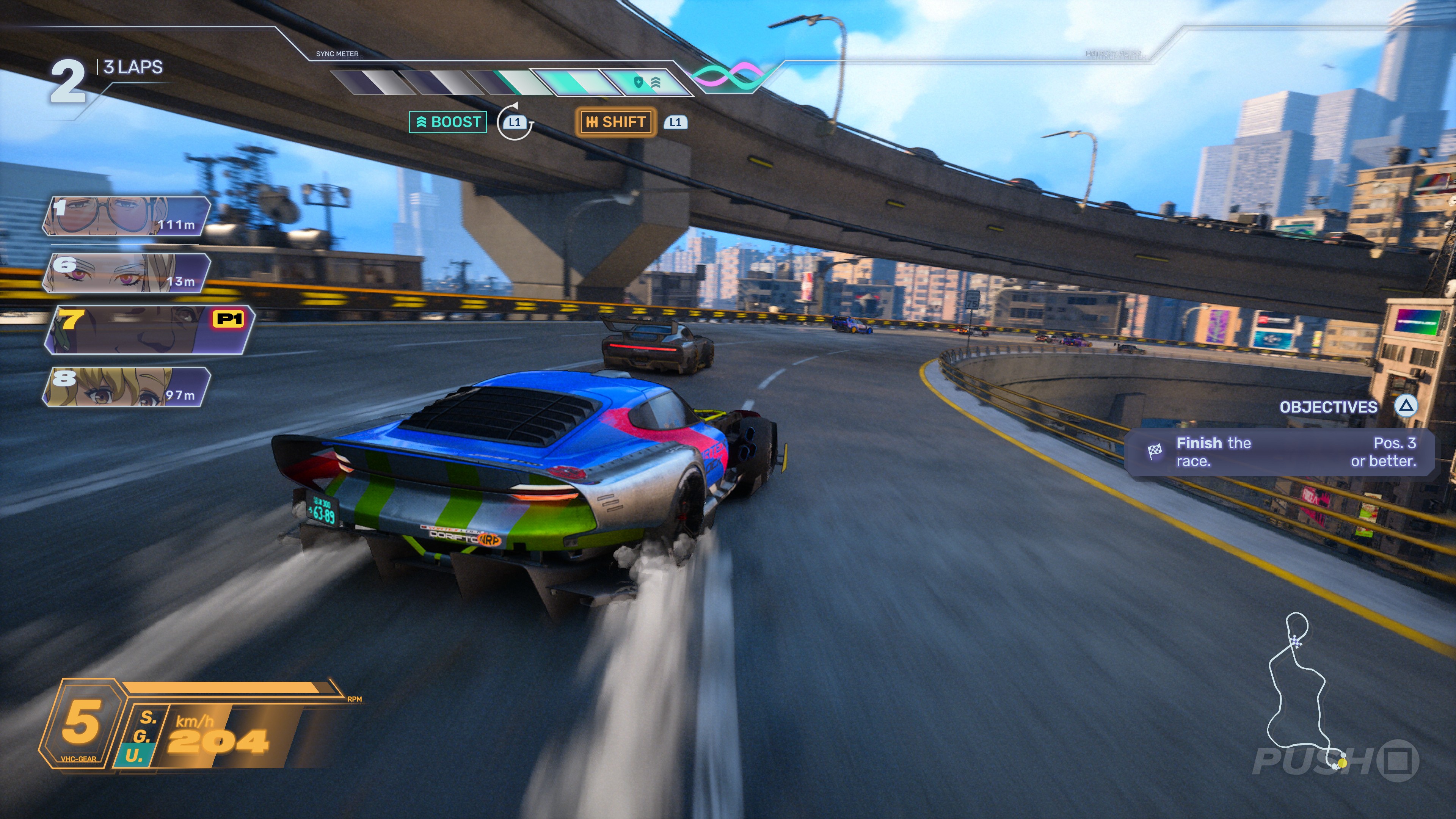Image resolution: width=1456 pixels, height=819 pixels.
Task: Open the Objectives panel header
Action: click(1328, 407)
